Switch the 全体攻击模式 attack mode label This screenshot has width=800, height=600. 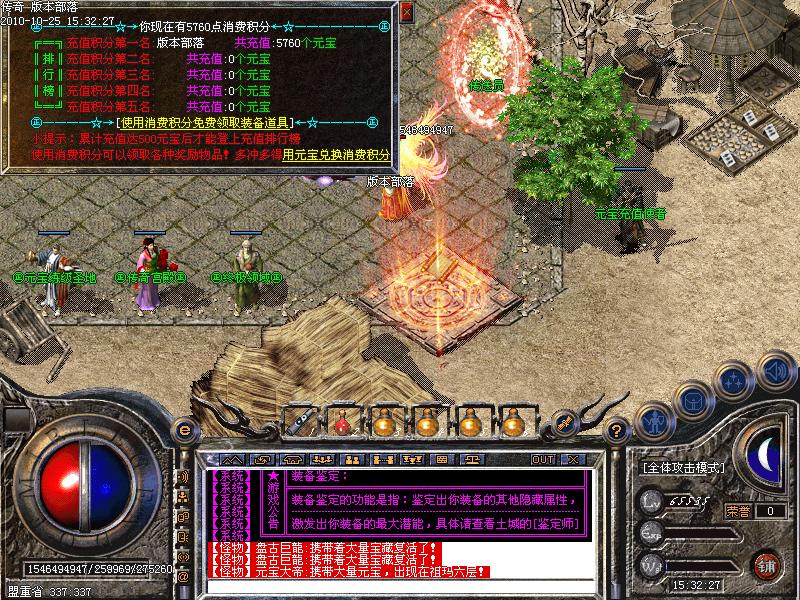tap(683, 467)
